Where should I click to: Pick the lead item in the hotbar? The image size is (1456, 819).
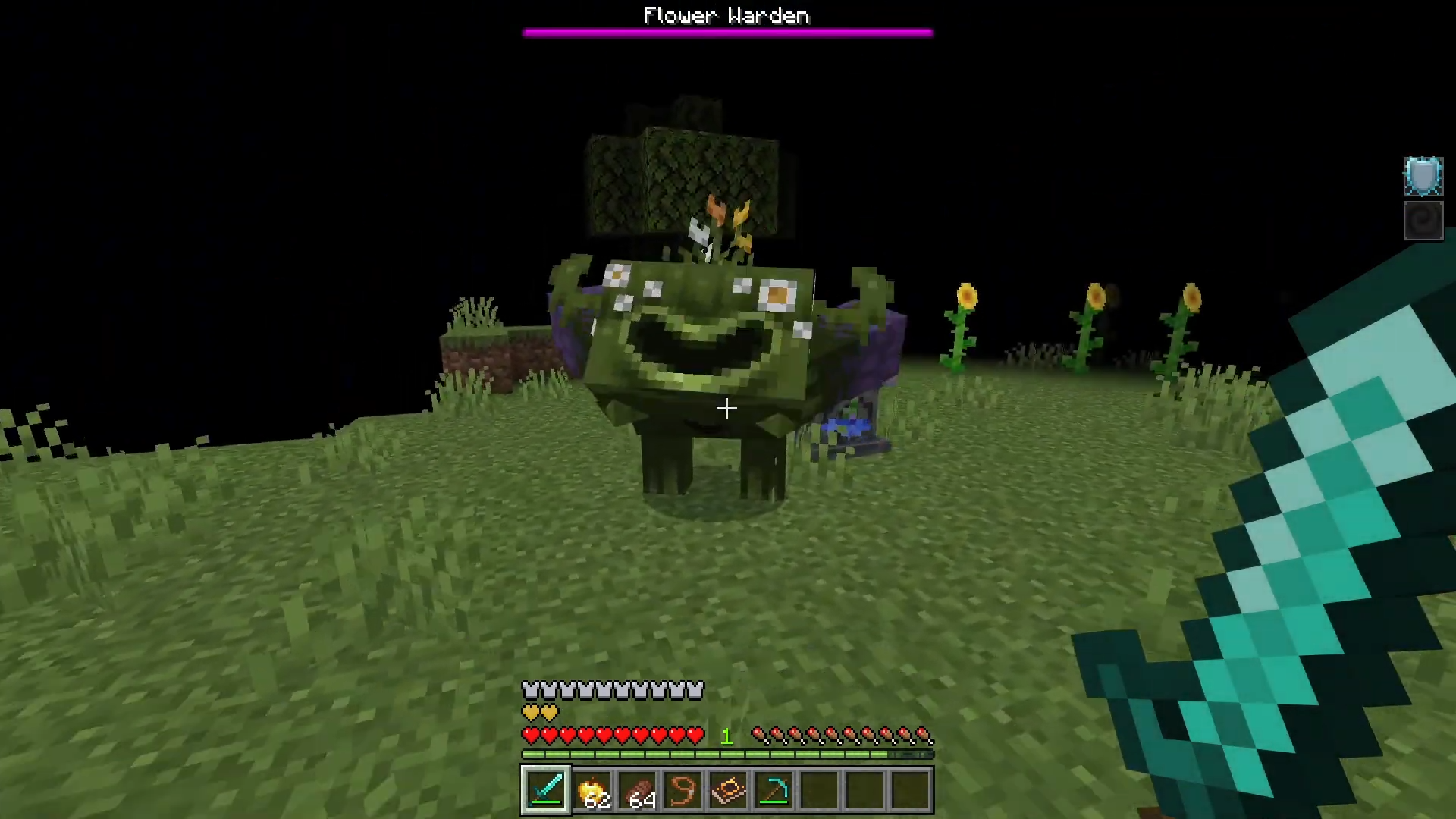point(682,790)
